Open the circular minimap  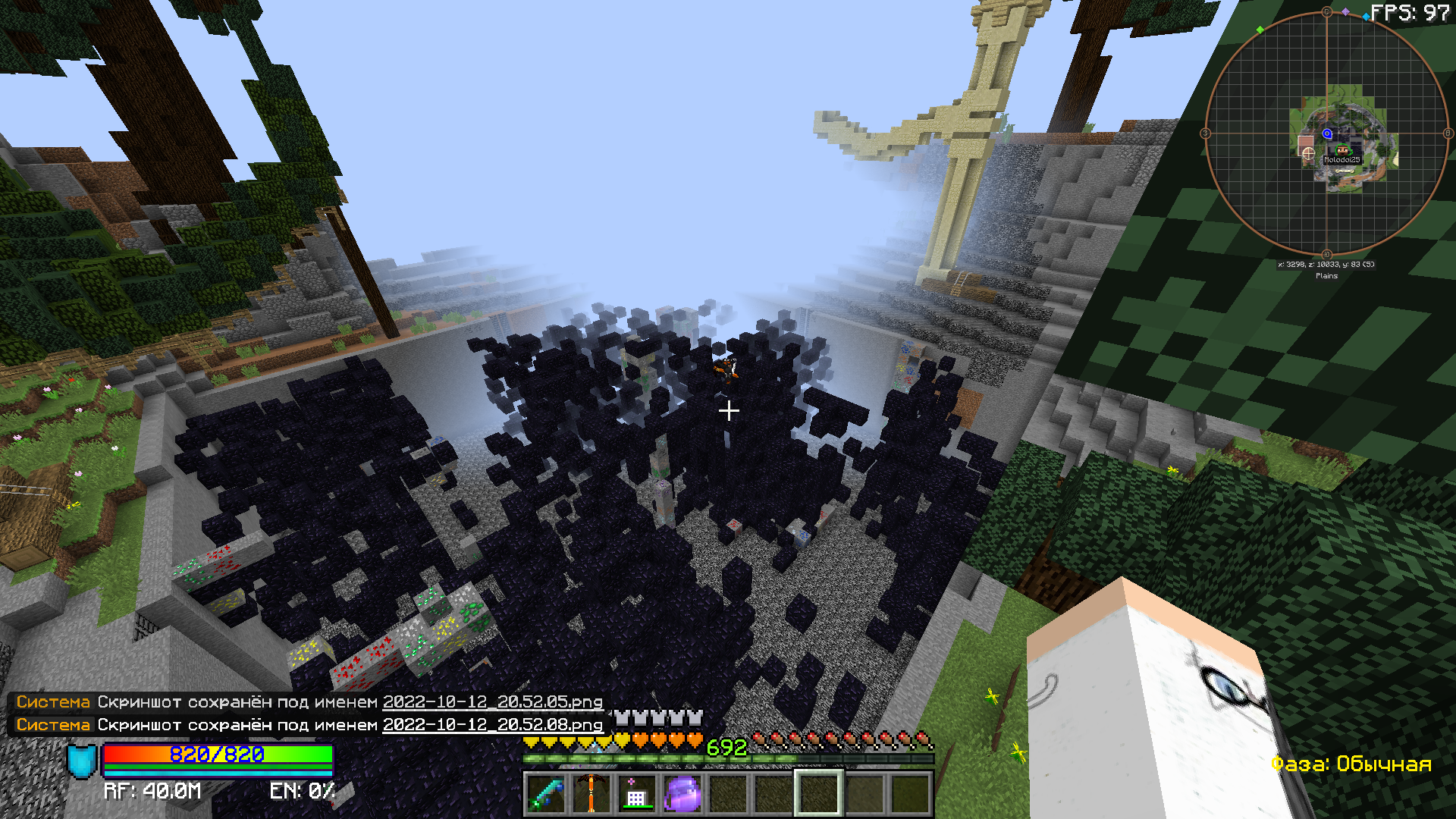(1326, 133)
